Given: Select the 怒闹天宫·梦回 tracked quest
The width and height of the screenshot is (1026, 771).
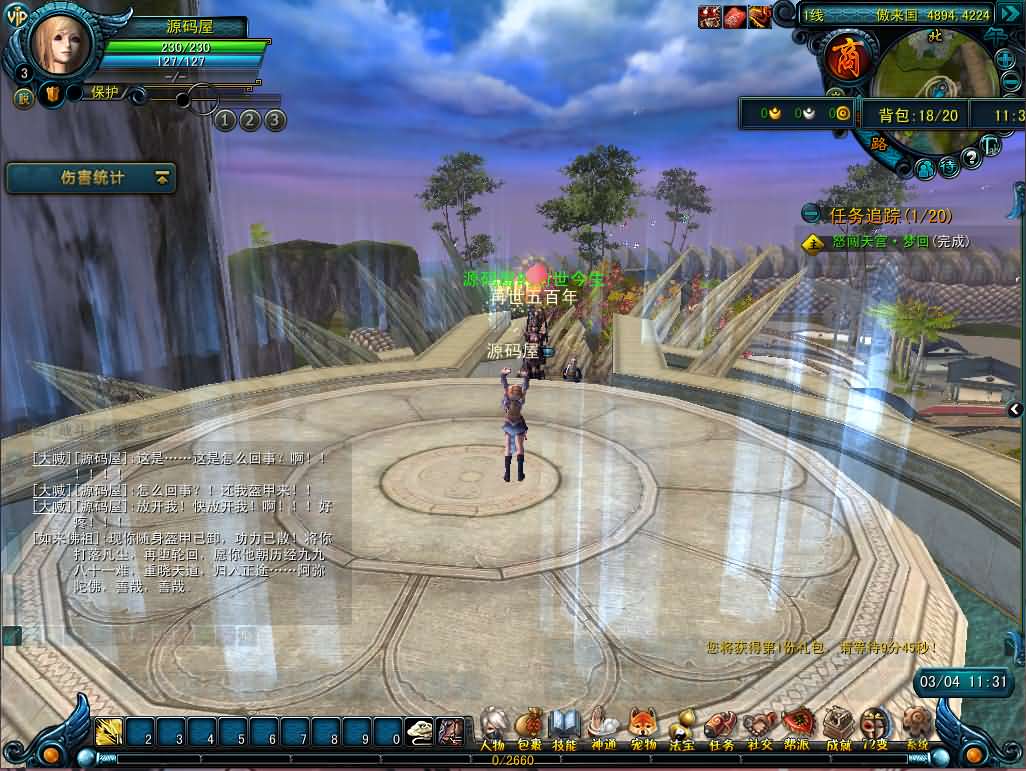Looking at the screenshot, I should (900, 241).
